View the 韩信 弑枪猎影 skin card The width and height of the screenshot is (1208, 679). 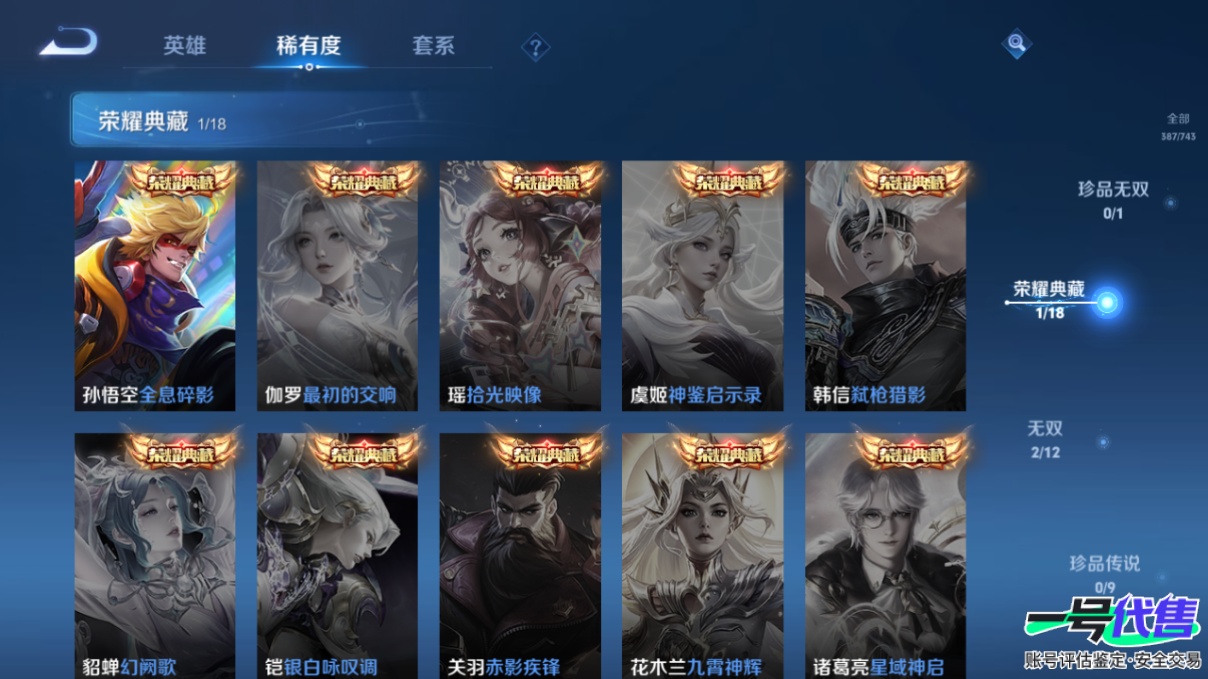pos(885,286)
